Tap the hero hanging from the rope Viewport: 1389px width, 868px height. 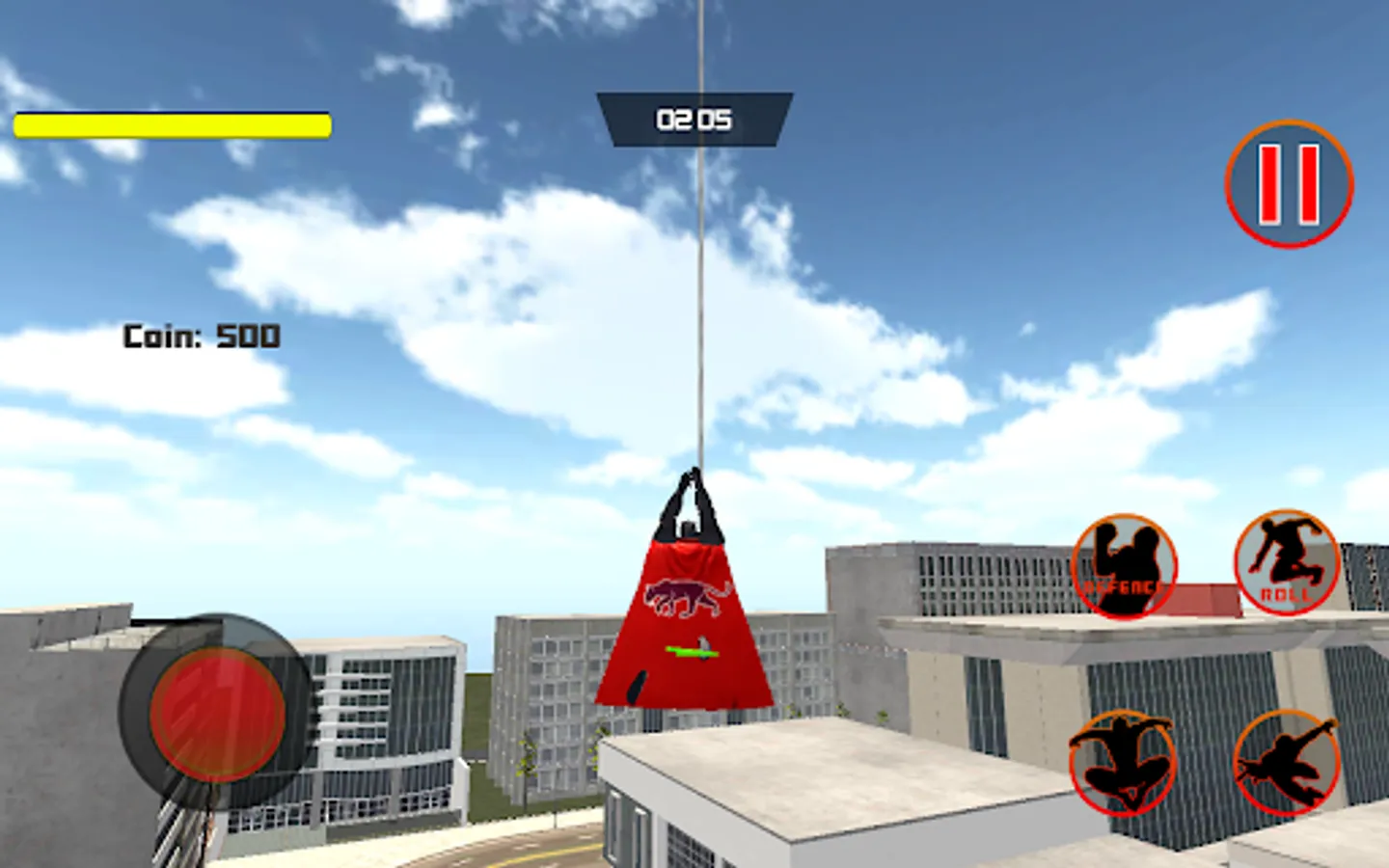[690, 579]
